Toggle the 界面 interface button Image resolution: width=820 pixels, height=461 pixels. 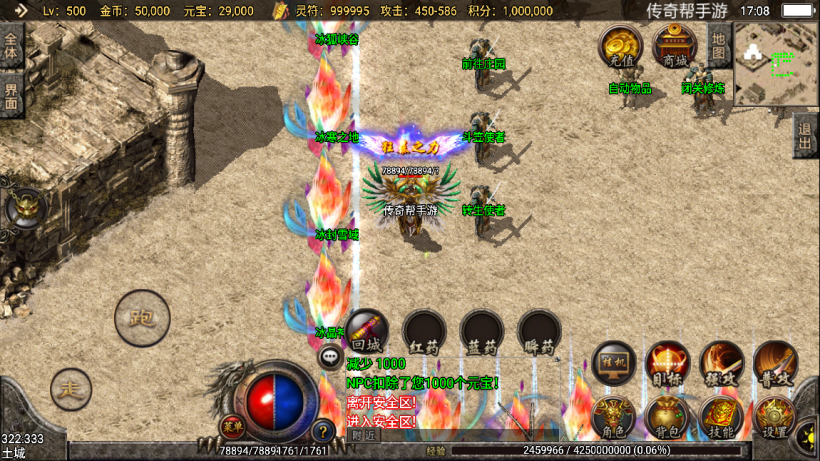pos(11,98)
